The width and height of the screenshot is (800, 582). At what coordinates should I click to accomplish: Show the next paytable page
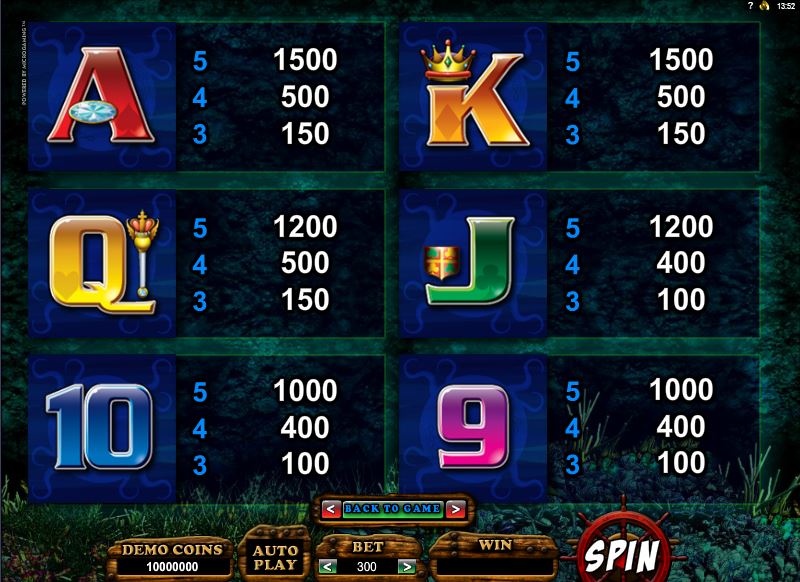tap(455, 509)
